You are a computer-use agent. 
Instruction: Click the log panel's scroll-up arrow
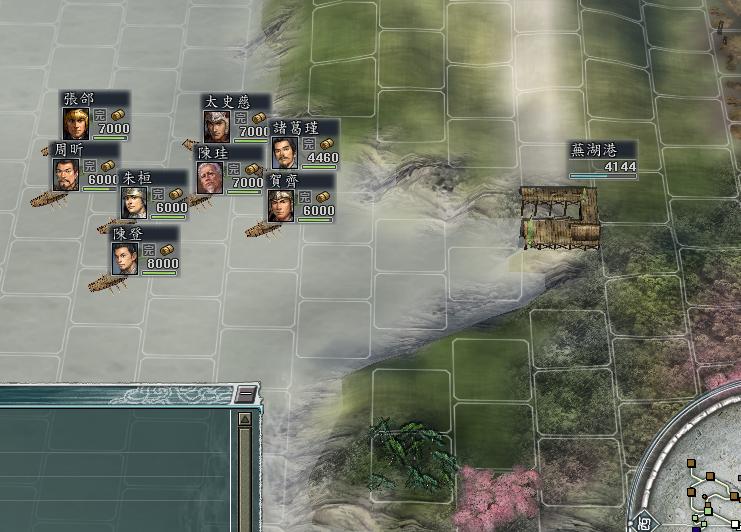(245, 419)
